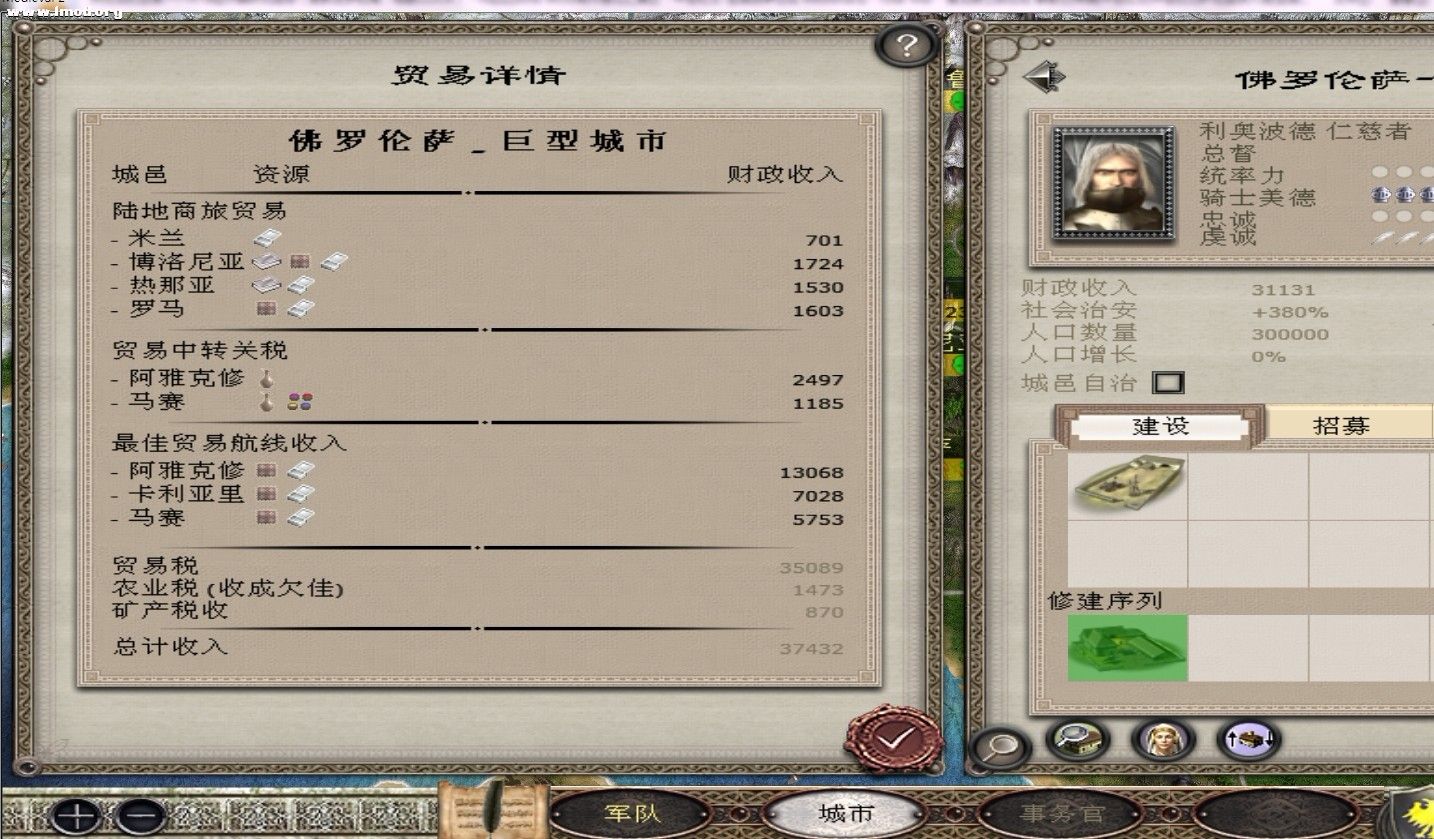Open help using the question mark button

[905, 44]
